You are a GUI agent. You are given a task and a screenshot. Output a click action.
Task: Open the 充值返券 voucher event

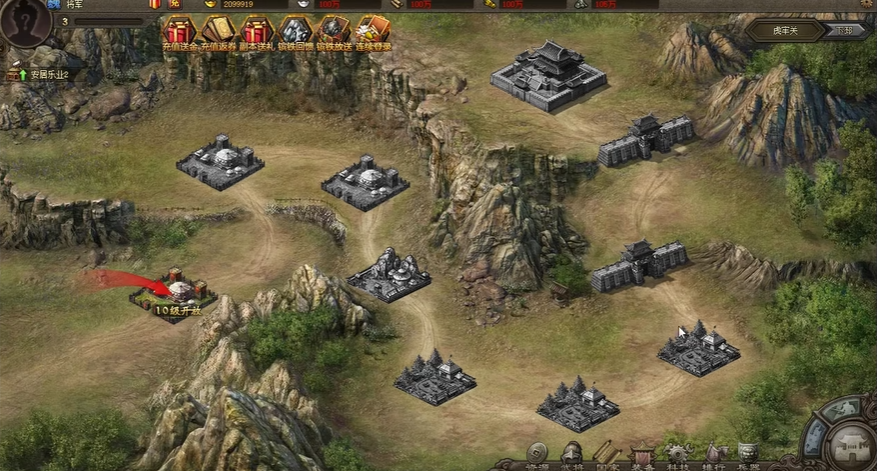(217, 32)
